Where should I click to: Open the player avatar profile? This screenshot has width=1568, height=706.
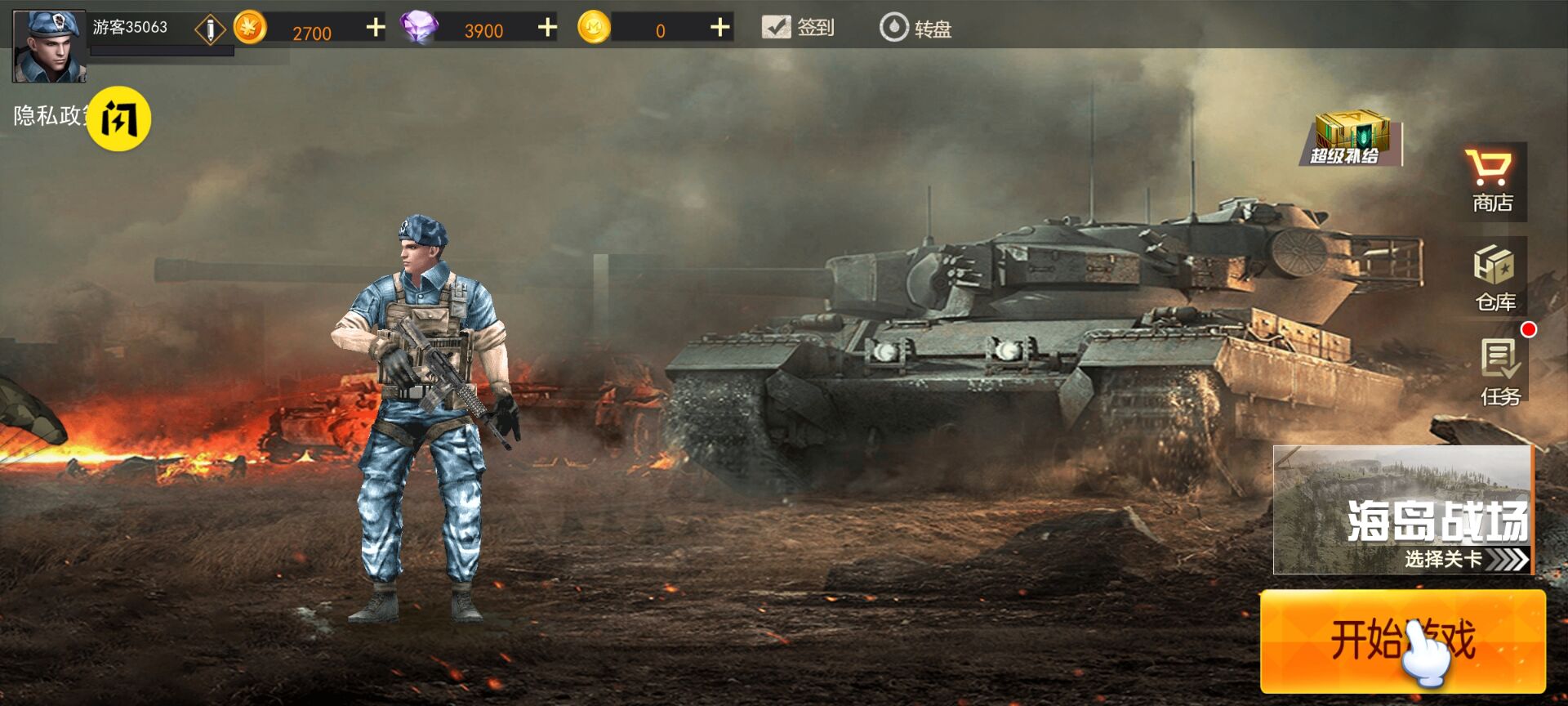coord(49,46)
